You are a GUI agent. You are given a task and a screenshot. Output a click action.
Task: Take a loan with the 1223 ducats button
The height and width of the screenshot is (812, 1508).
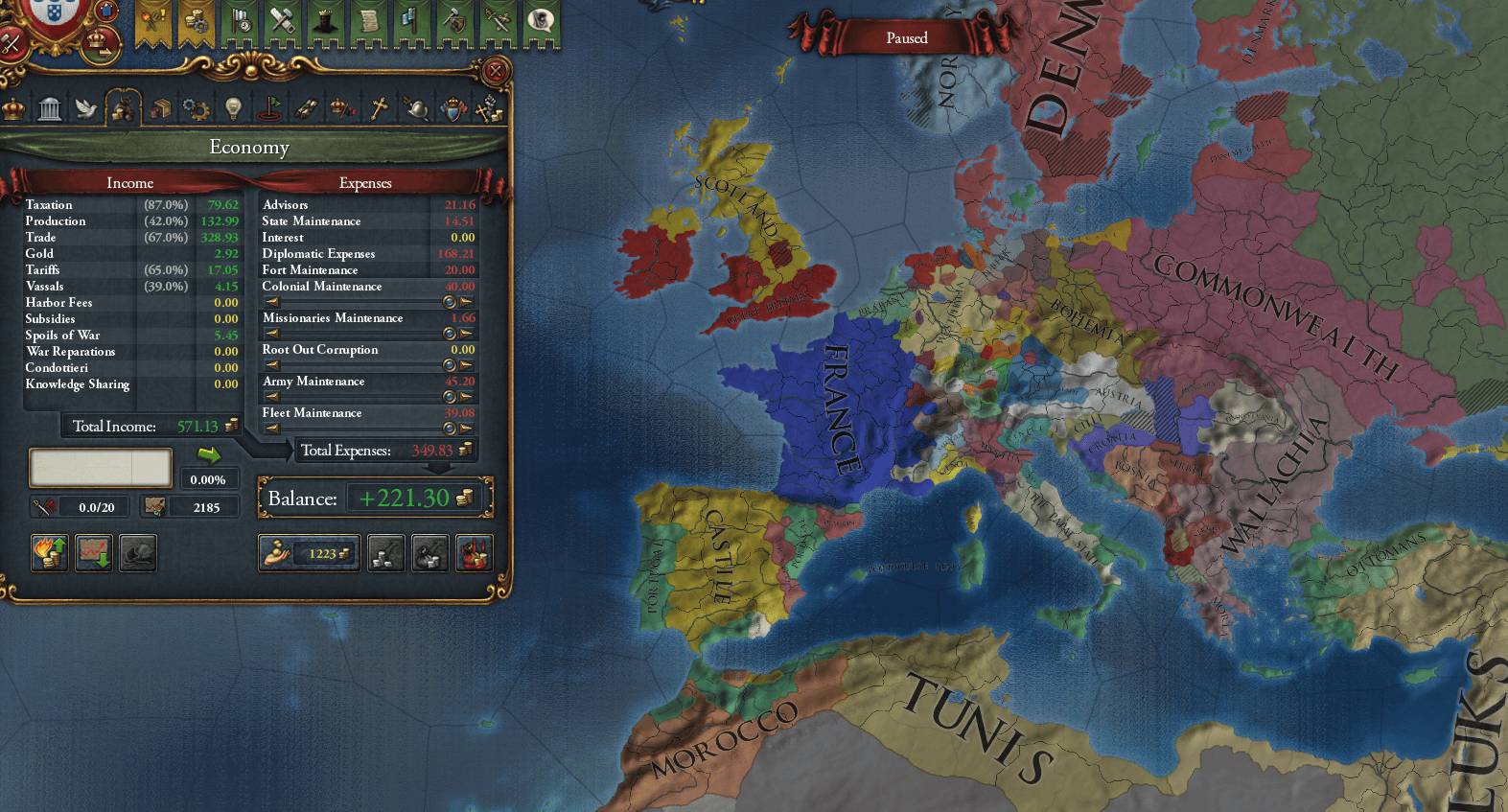(309, 553)
